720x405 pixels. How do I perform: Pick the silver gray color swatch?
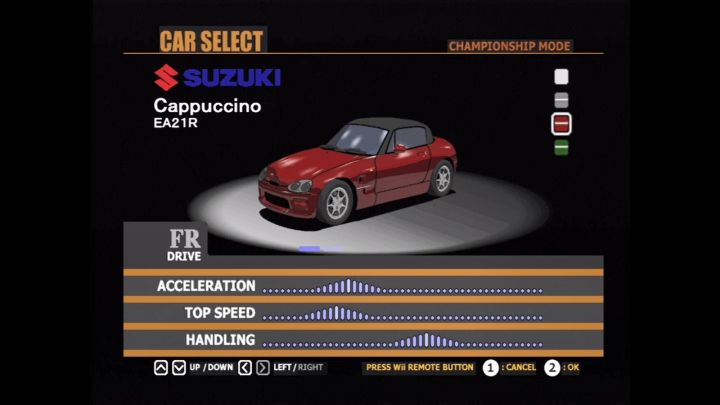561,99
